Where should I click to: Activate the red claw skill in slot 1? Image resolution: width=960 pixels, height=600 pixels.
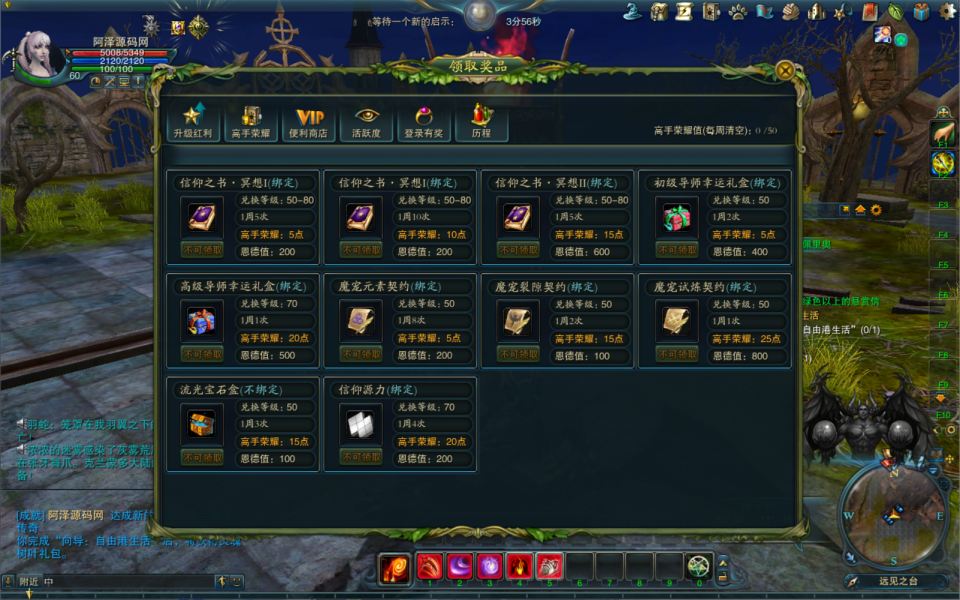pos(430,566)
